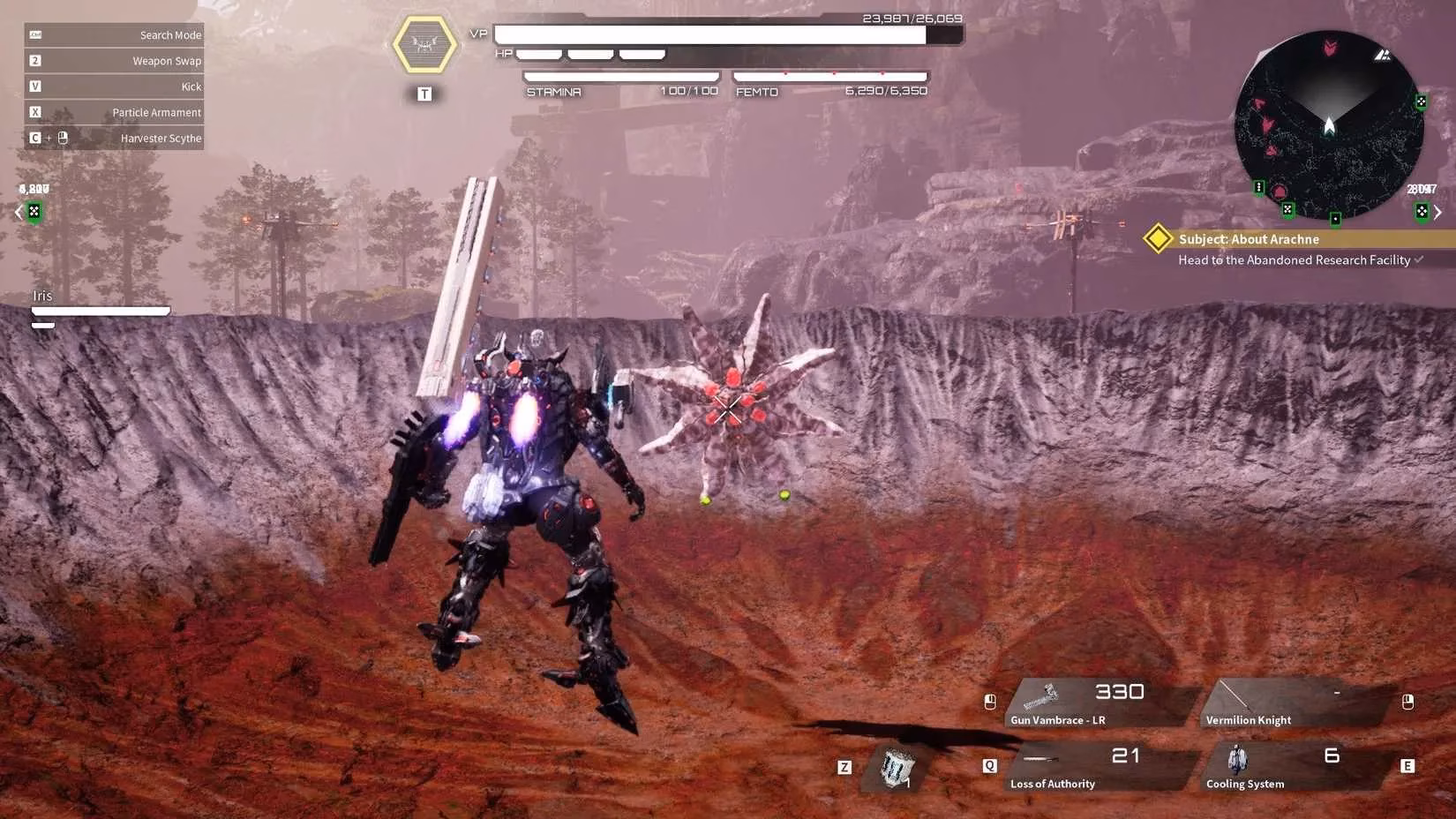
Task: Click the mouse icon next to Harvester Scythe
Action: tap(61, 138)
